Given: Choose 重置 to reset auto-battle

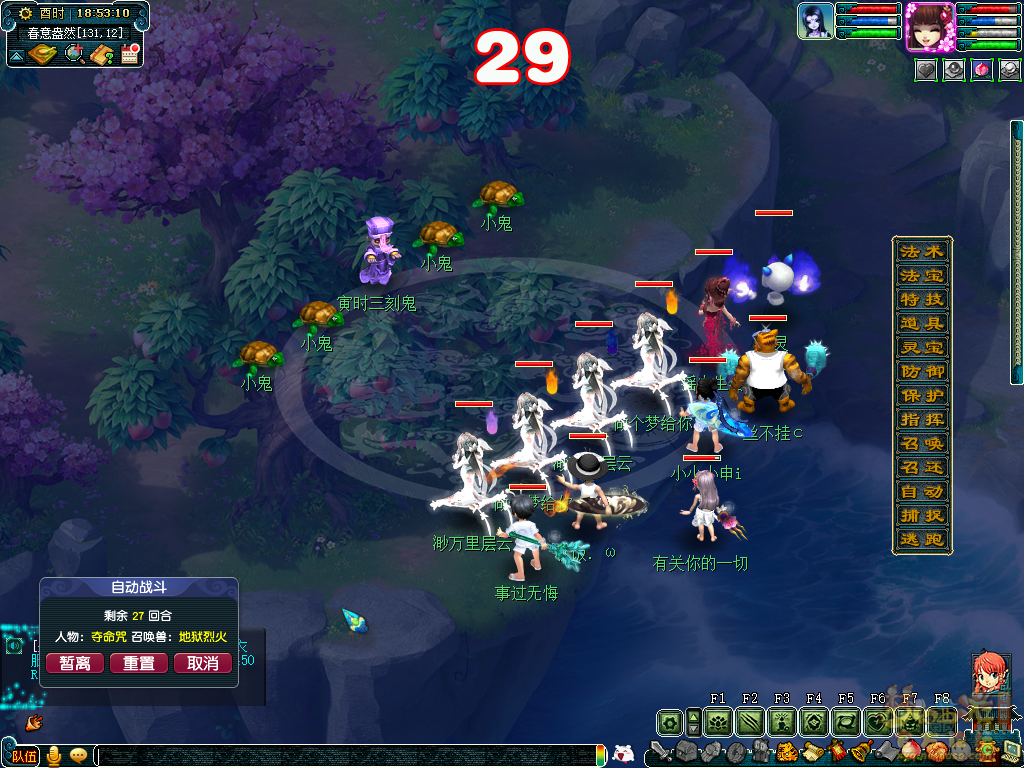Looking at the screenshot, I should tap(139, 663).
